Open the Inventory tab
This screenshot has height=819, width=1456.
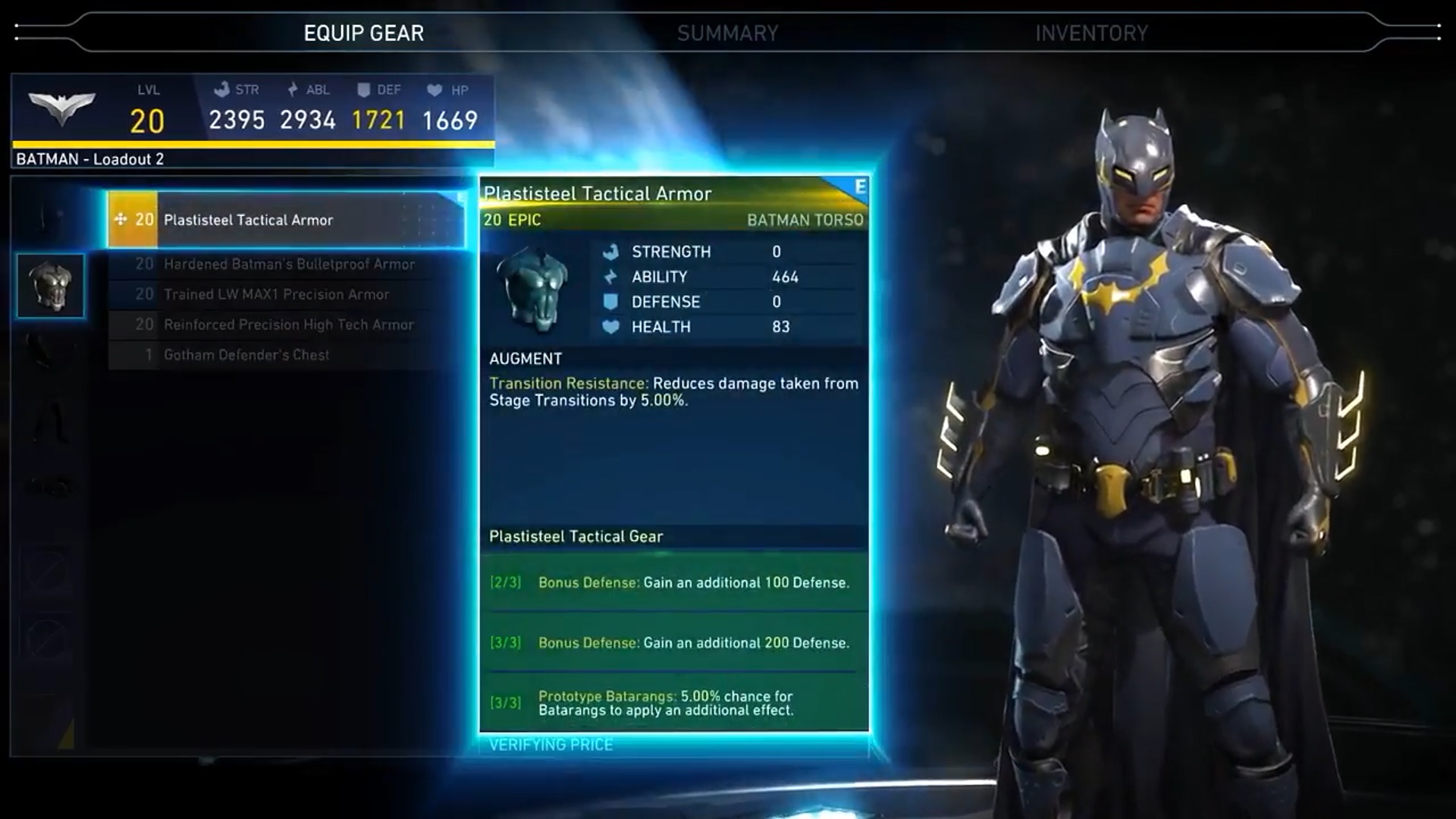click(1091, 33)
